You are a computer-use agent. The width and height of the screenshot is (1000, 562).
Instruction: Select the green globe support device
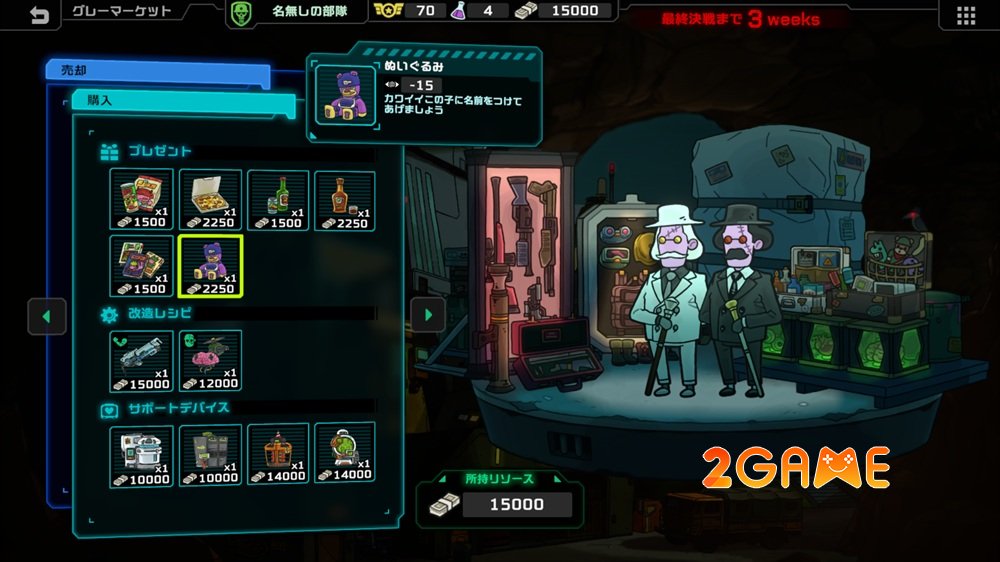345,455
